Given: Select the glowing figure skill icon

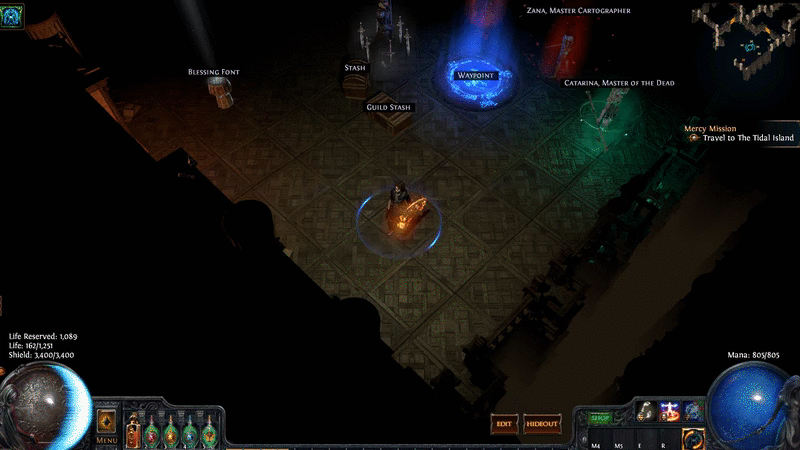Looking at the screenshot, I should 669,412.
